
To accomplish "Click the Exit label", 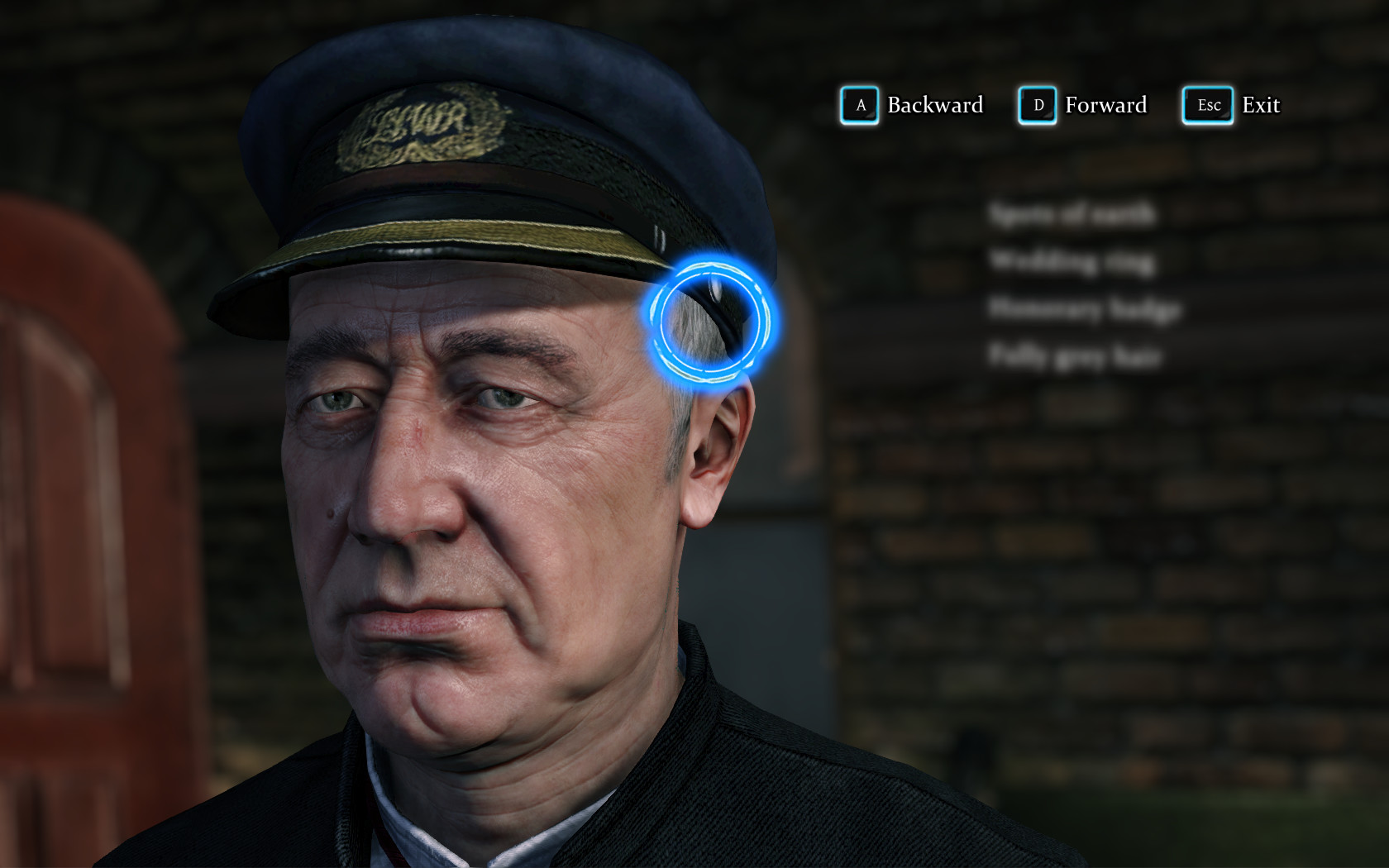I will point(1260,105).
